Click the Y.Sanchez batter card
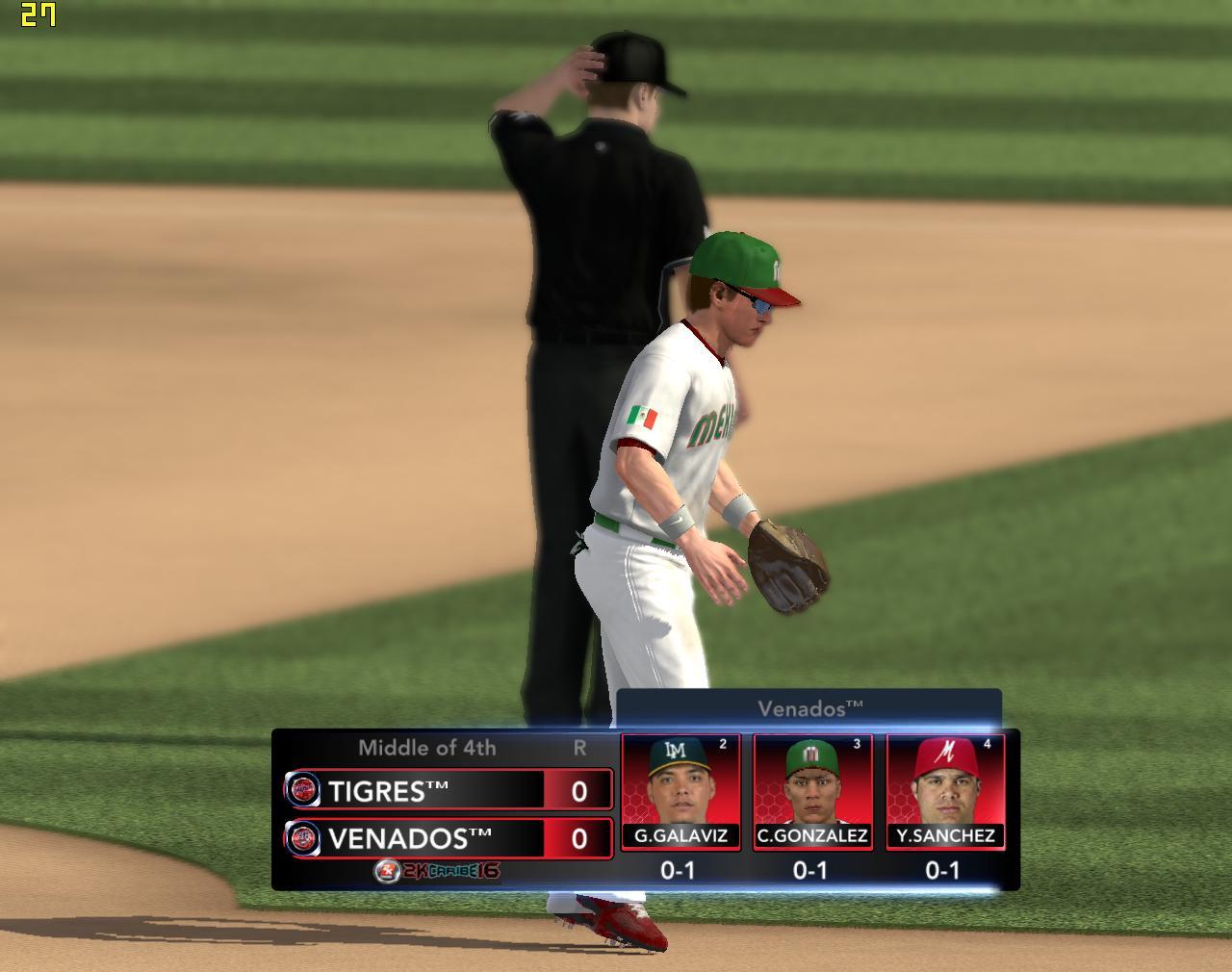The width and height of the screenshot is (1232, 972). (945, 792)
